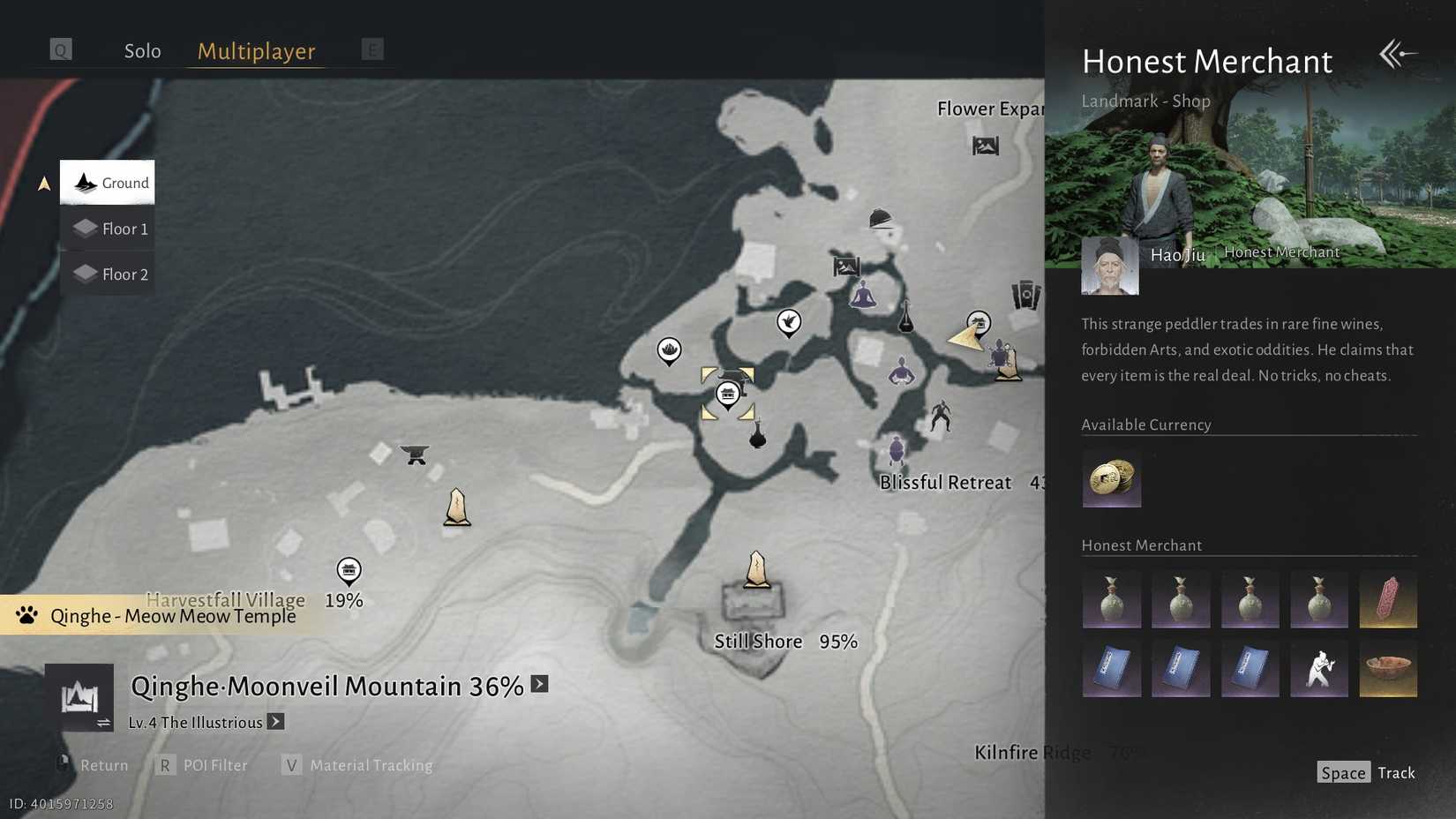Viewport: 1456px width, 819px height.
Task: Switch map view to Floor 1
Action: pos(108,228)
